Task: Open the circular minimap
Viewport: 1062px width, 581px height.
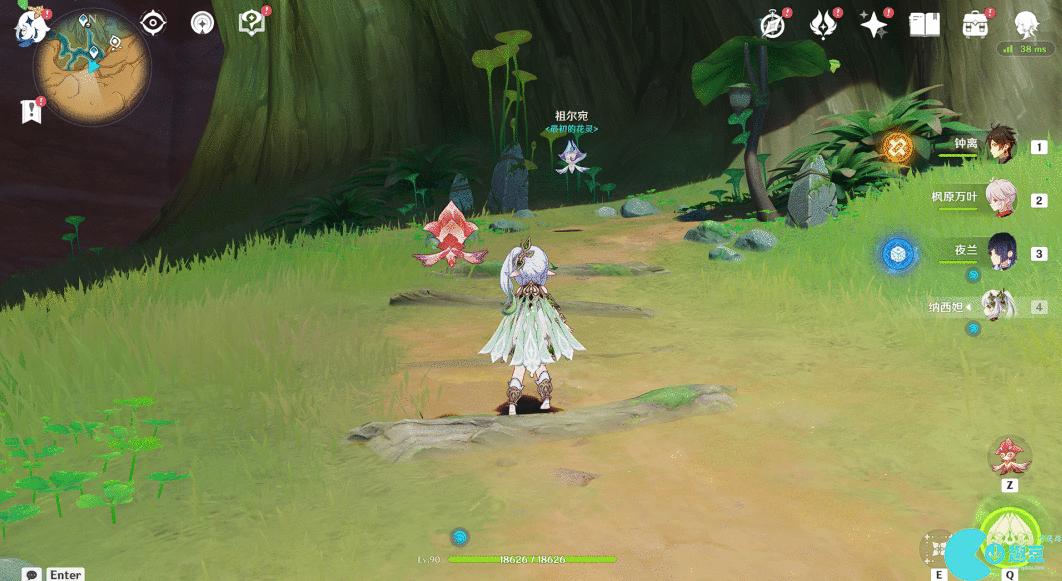Action: coord(92,65)
